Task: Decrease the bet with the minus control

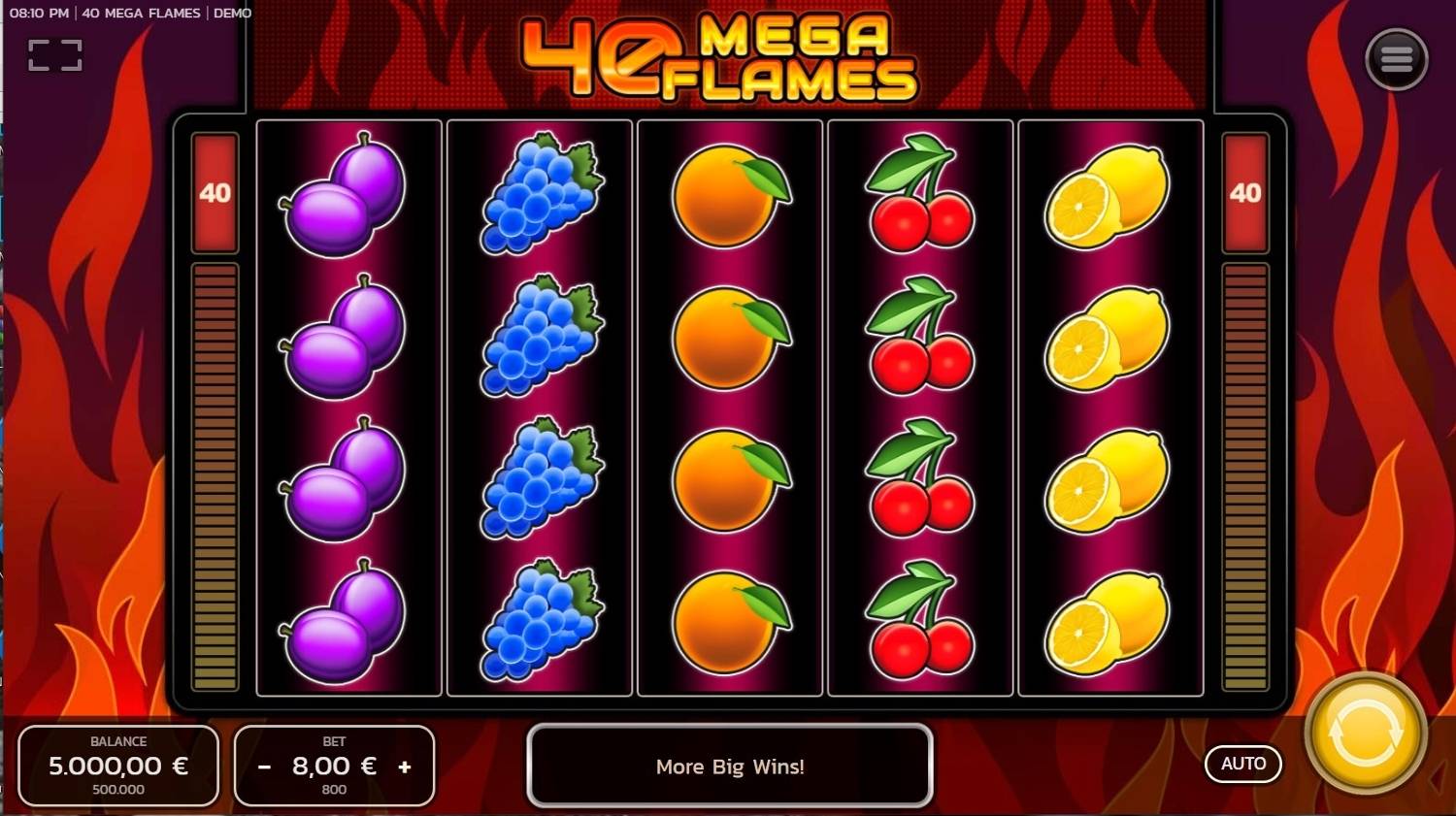Action: [264, 766]
